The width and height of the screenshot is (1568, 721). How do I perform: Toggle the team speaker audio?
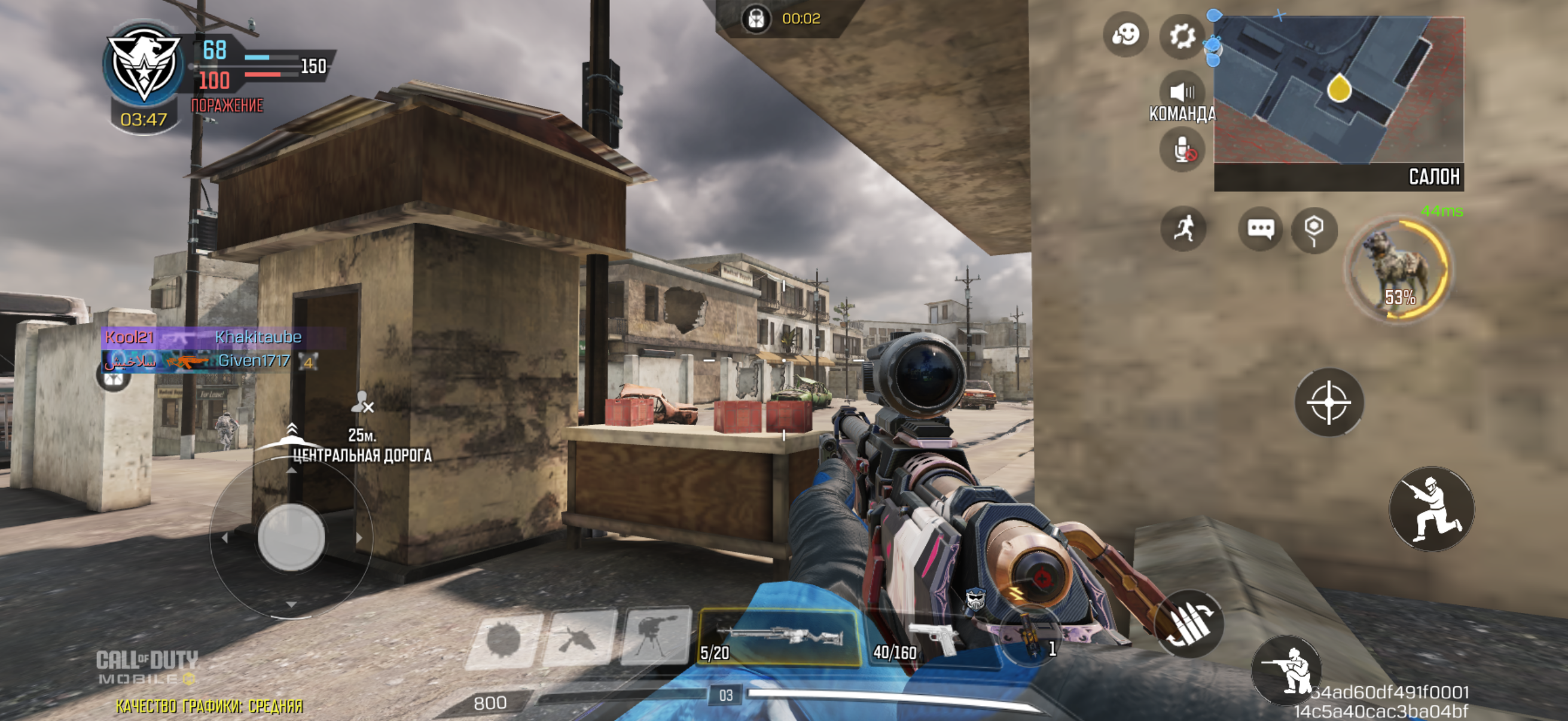(x=1182, y=93)
